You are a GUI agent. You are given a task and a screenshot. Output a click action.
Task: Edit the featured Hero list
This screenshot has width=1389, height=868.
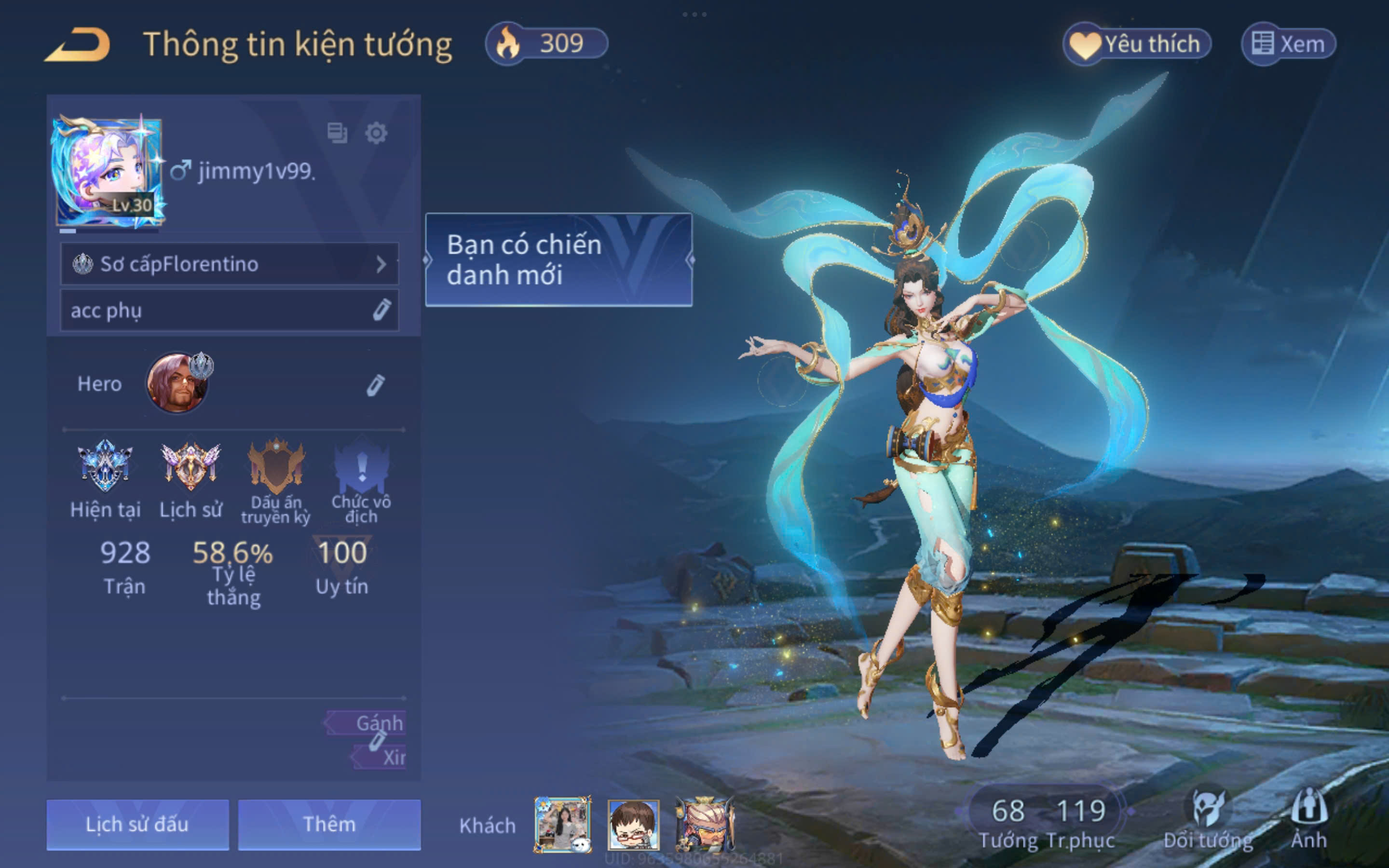click(x=375, y=385)
